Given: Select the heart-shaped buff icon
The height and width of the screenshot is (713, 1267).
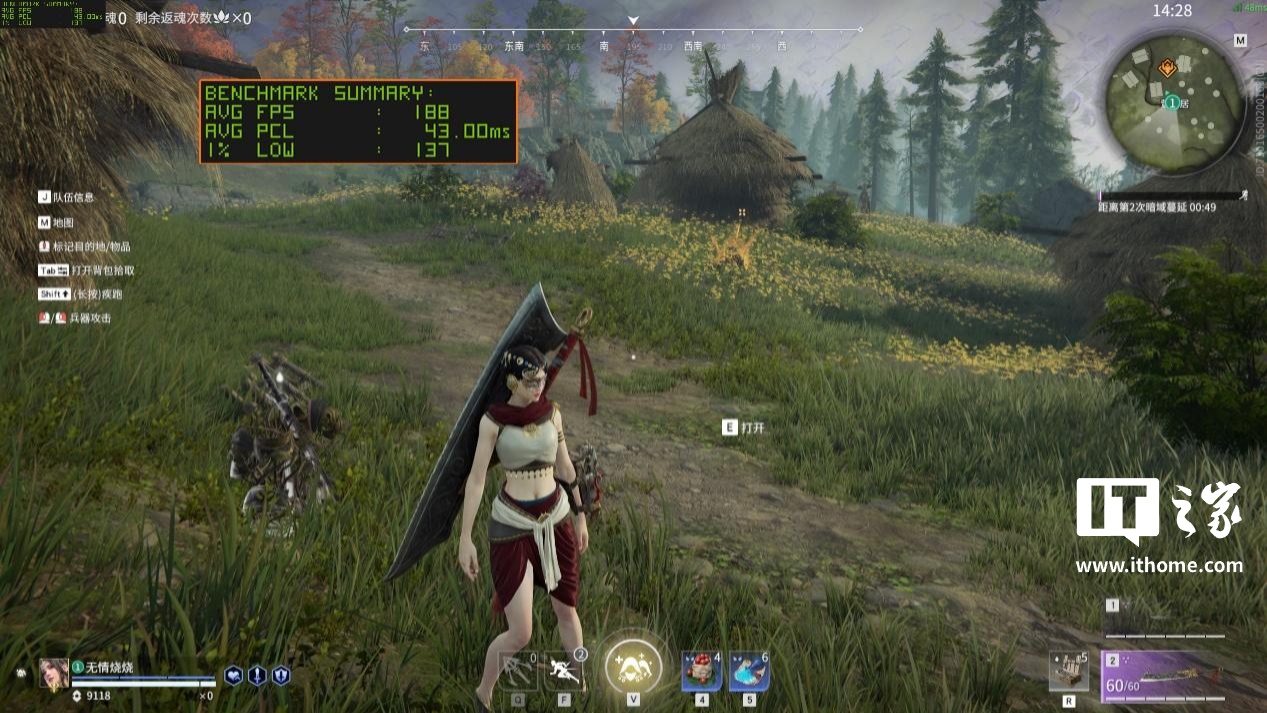Looking at the screenshot, I should (x=233, y=675).
